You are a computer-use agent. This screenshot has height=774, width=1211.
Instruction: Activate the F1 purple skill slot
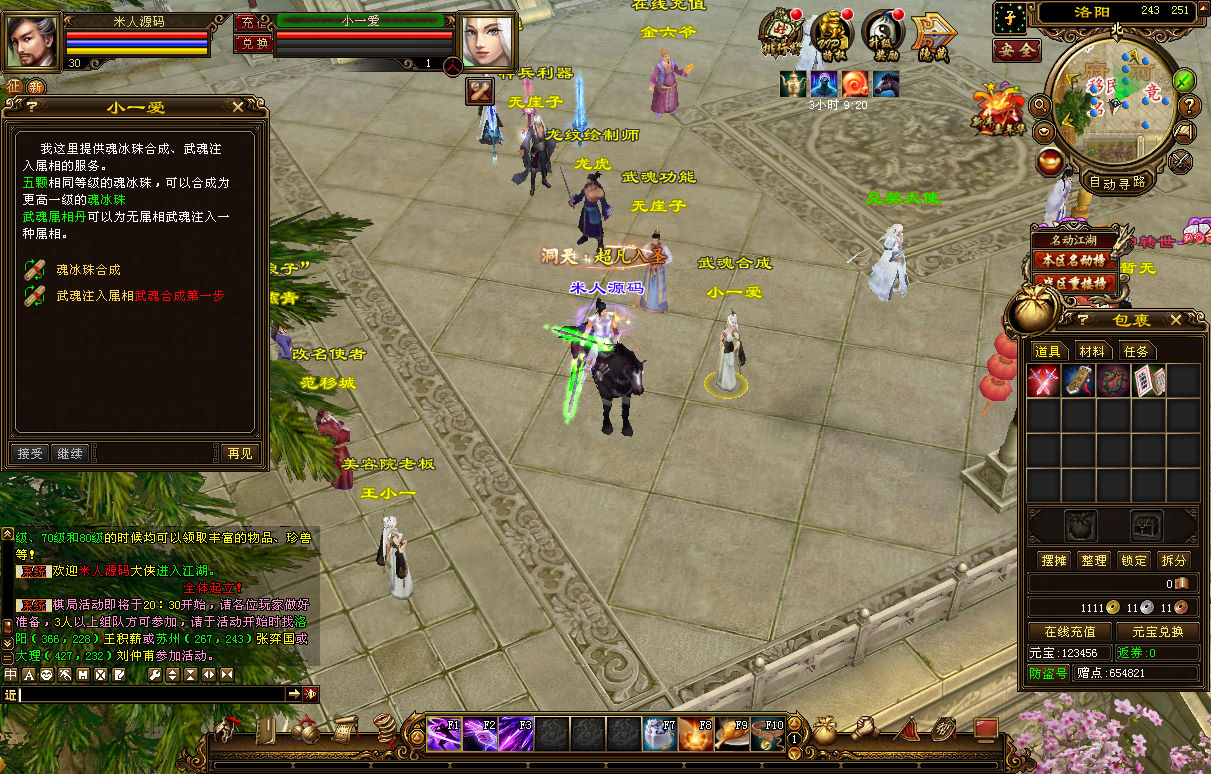444,734
